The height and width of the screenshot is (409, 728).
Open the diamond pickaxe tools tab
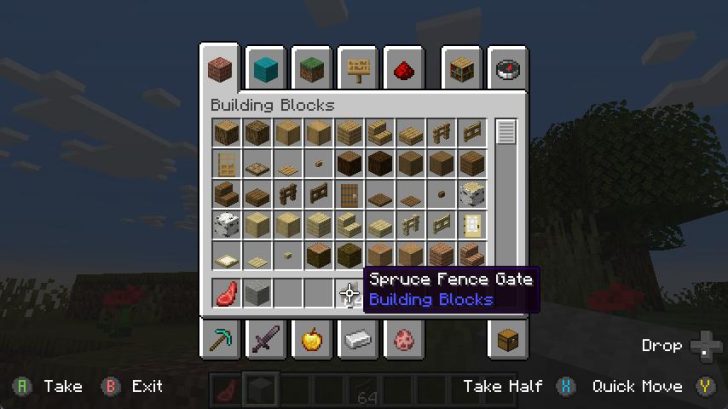pos(220,340)
